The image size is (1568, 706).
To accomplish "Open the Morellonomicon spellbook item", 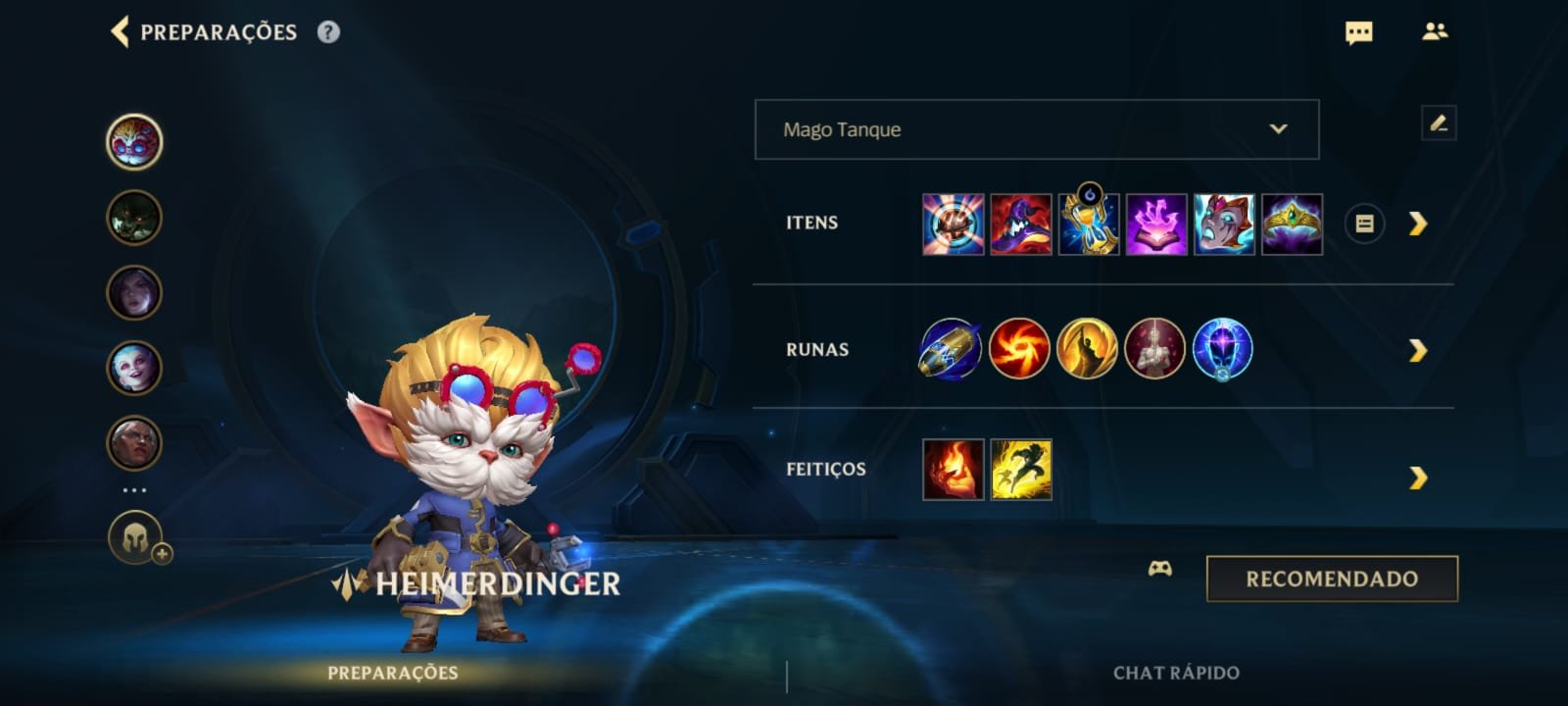I will click(x=1156, y=224).
